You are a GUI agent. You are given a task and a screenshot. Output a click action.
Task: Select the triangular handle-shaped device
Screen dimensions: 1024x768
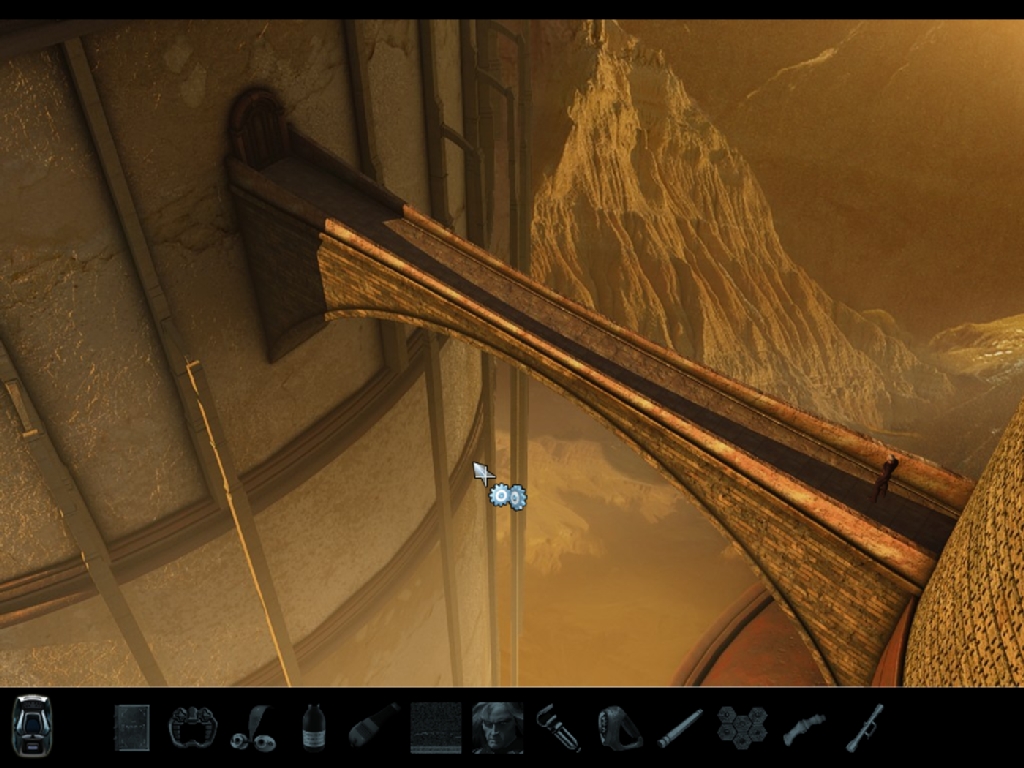[x=618, y=727]
